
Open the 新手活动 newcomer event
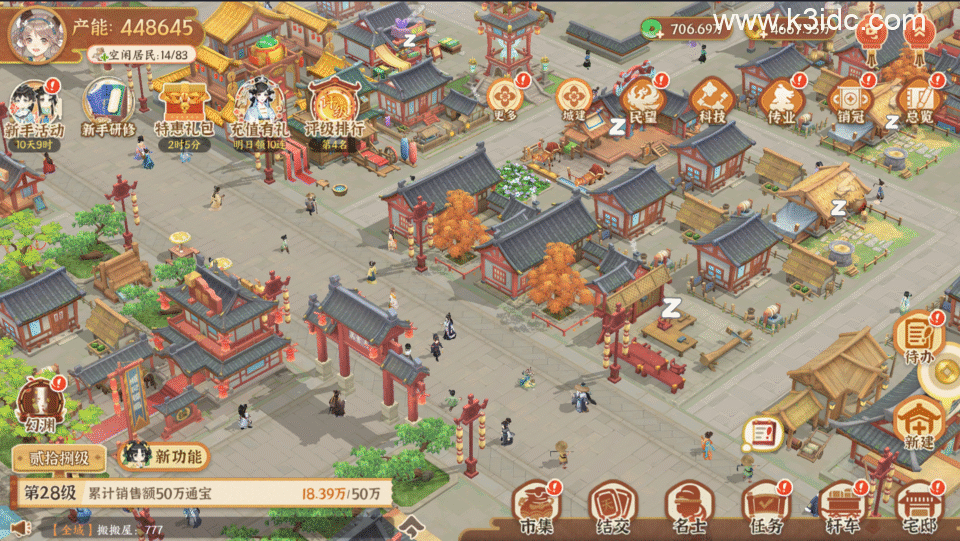[34, 108]
